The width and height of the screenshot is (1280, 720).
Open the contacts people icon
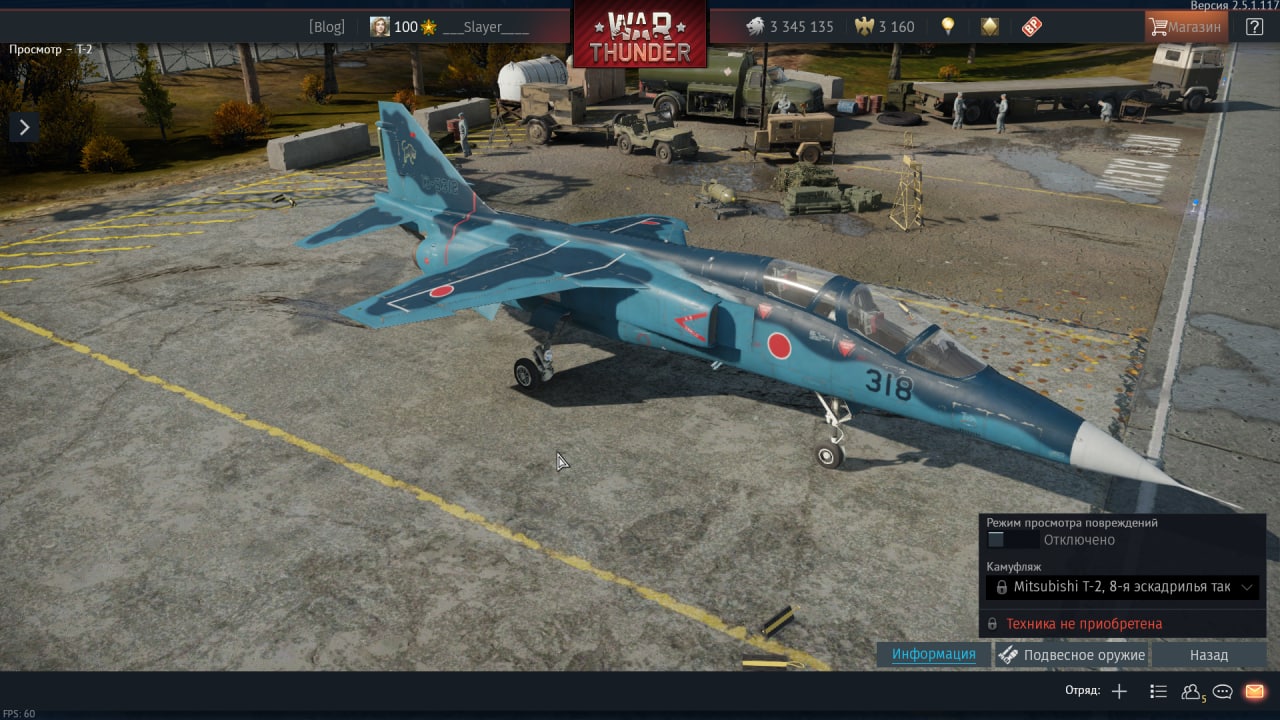click(1191, 691)
